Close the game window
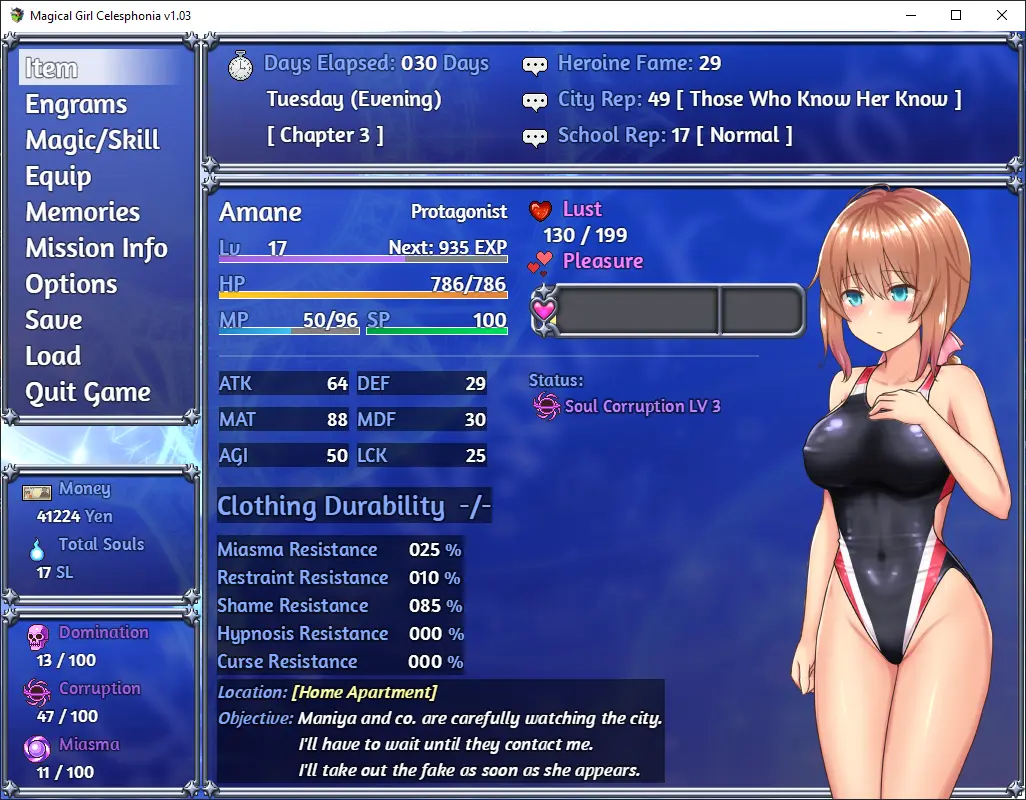1026x800 pixels. pos(1002,15)
